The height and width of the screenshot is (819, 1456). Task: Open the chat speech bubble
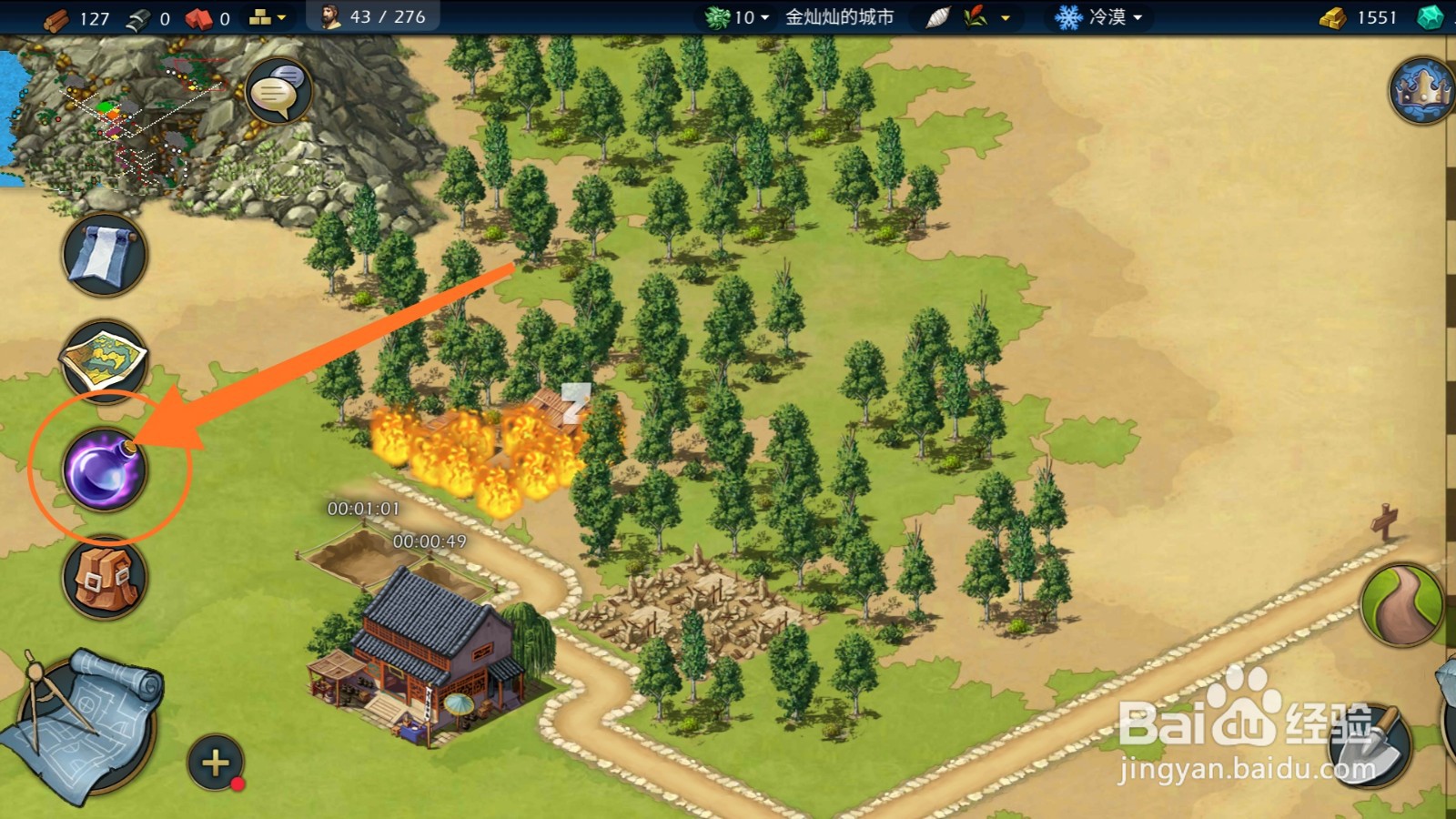278,91
